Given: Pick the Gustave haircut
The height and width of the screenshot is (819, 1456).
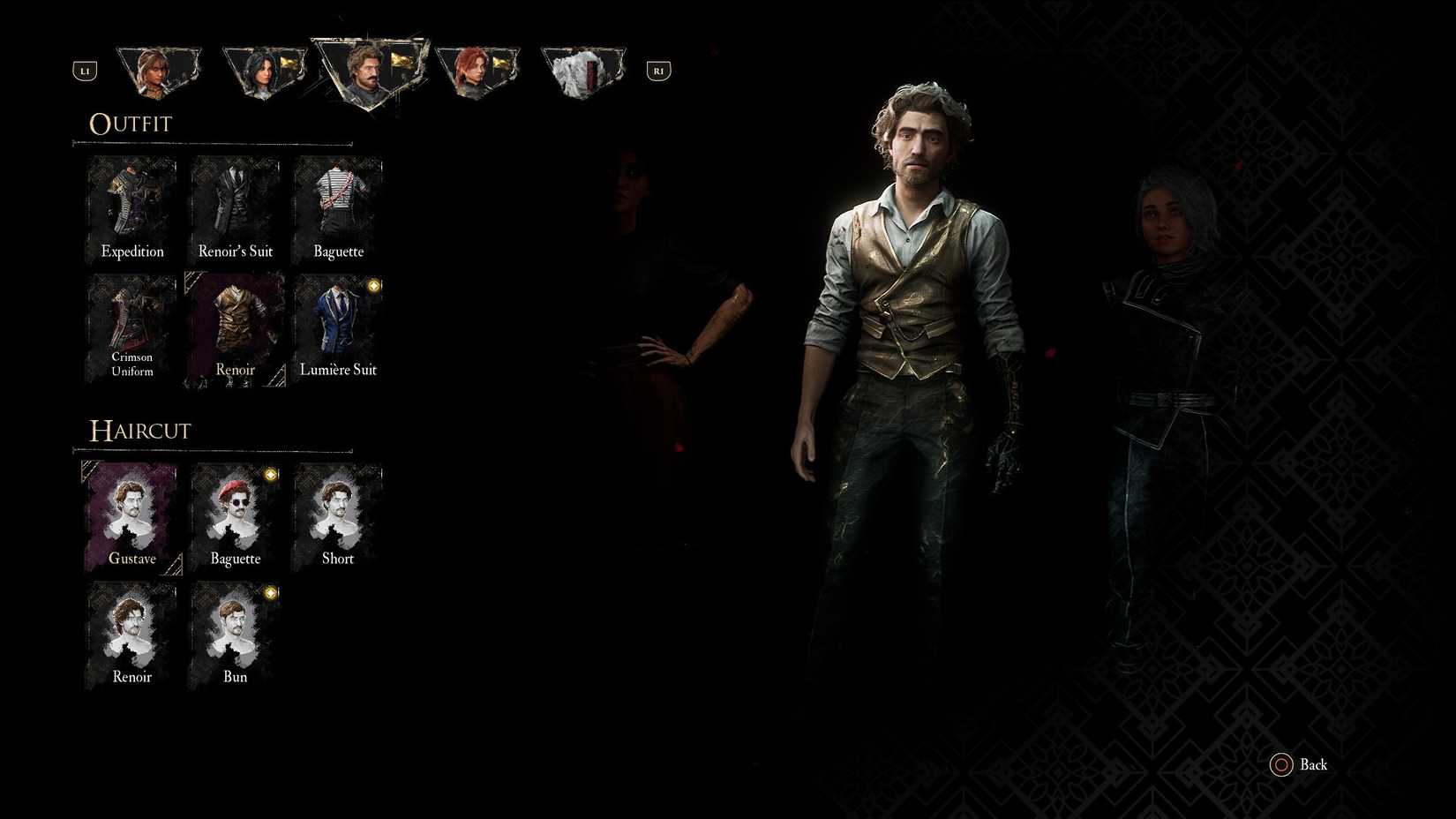Looking at the screenshot, I should (x=131, y=516).
